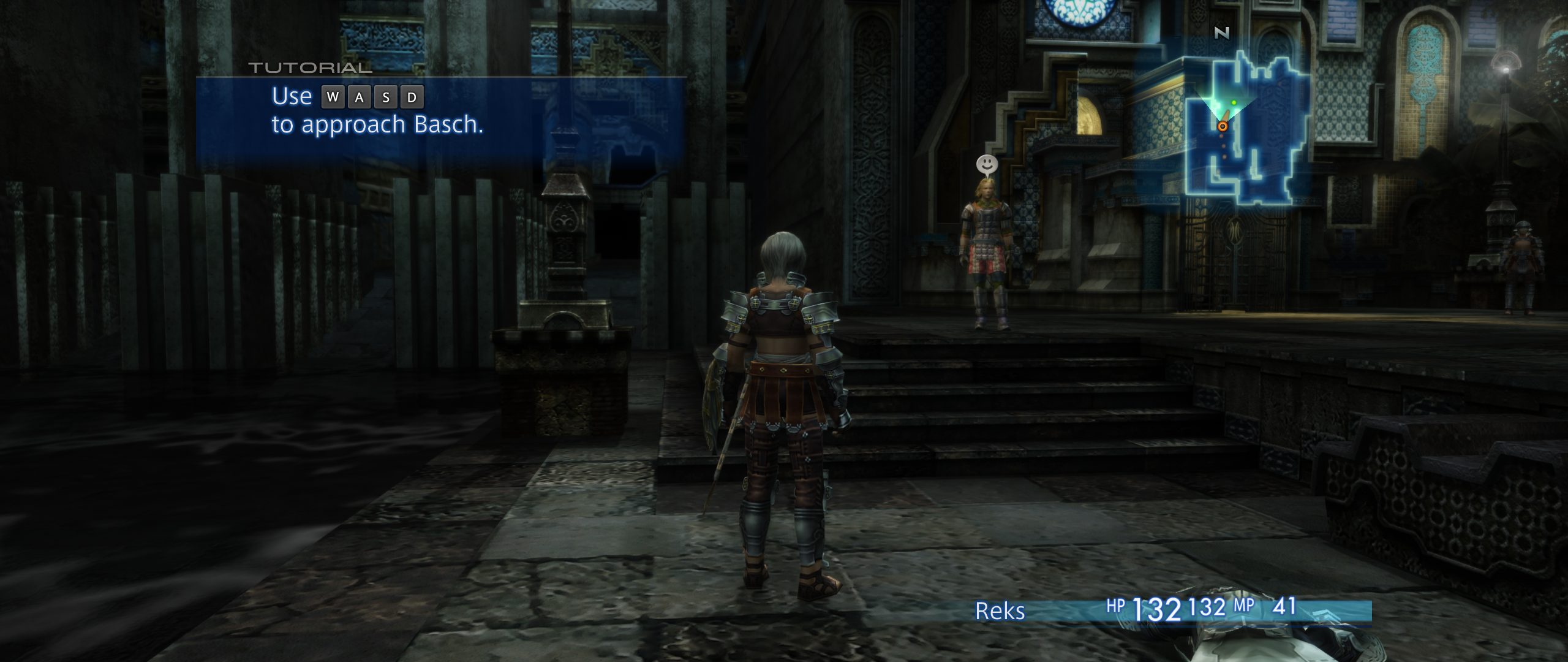Select the smiley talk icon above Basch
This screenshot has height=662, width=1568.
986,164
